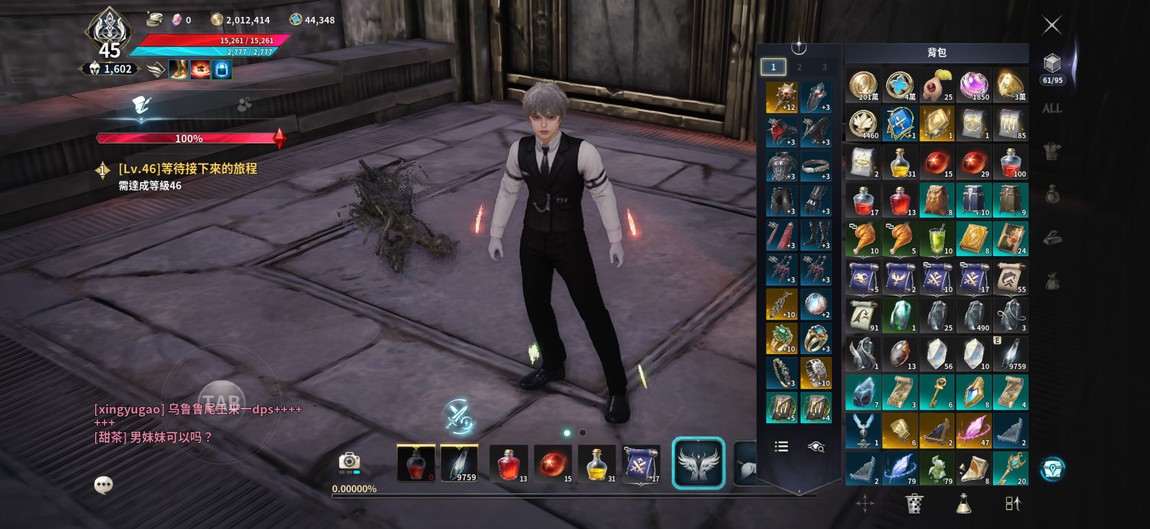Toggle the equipment eye view button
The width and height of the screenshot is (1150, 529).
click(x=816, y=446)
